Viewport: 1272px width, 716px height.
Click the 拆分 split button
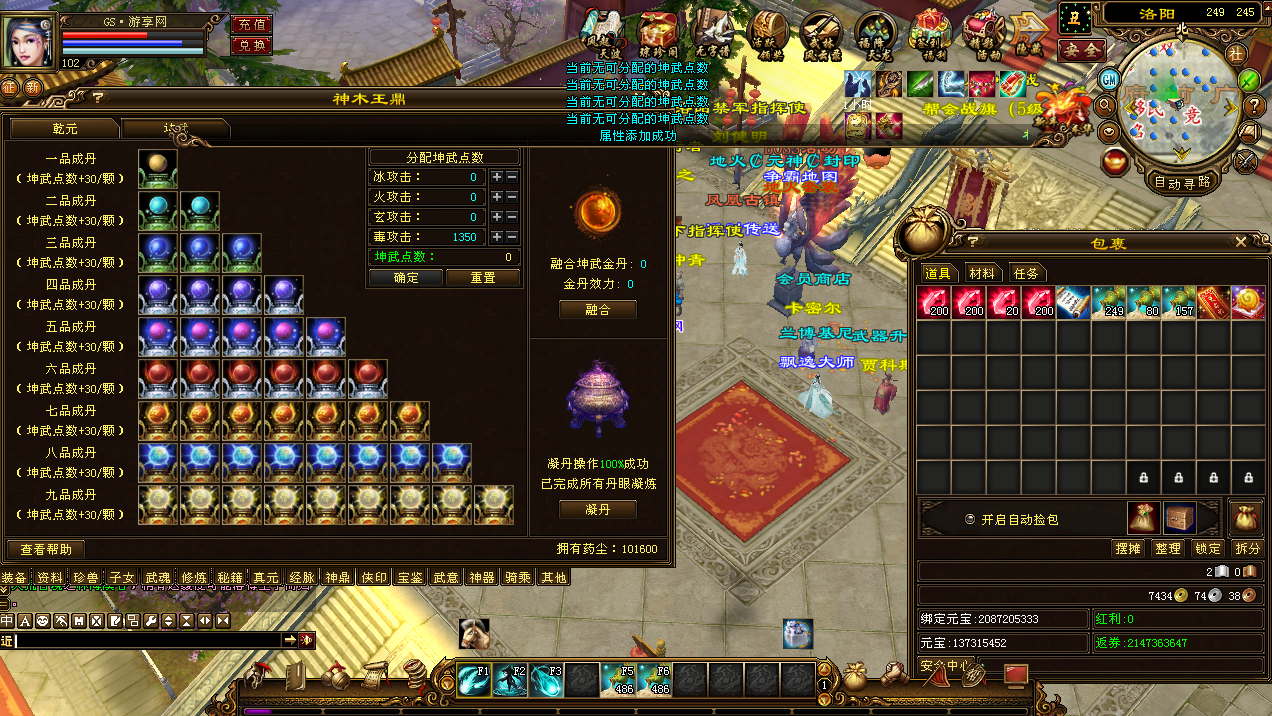[1247, 549]
